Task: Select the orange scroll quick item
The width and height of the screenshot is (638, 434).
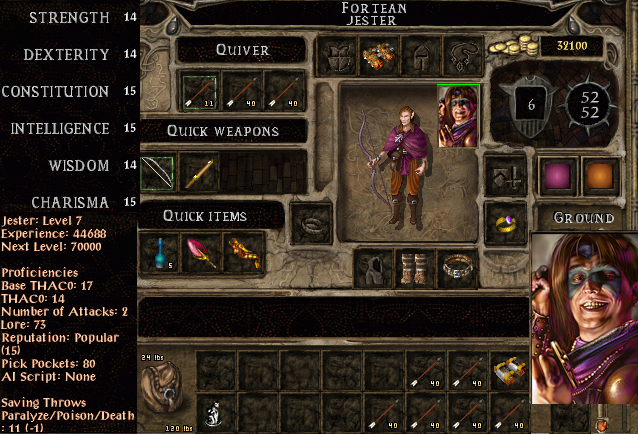Action: click(242, 251)
